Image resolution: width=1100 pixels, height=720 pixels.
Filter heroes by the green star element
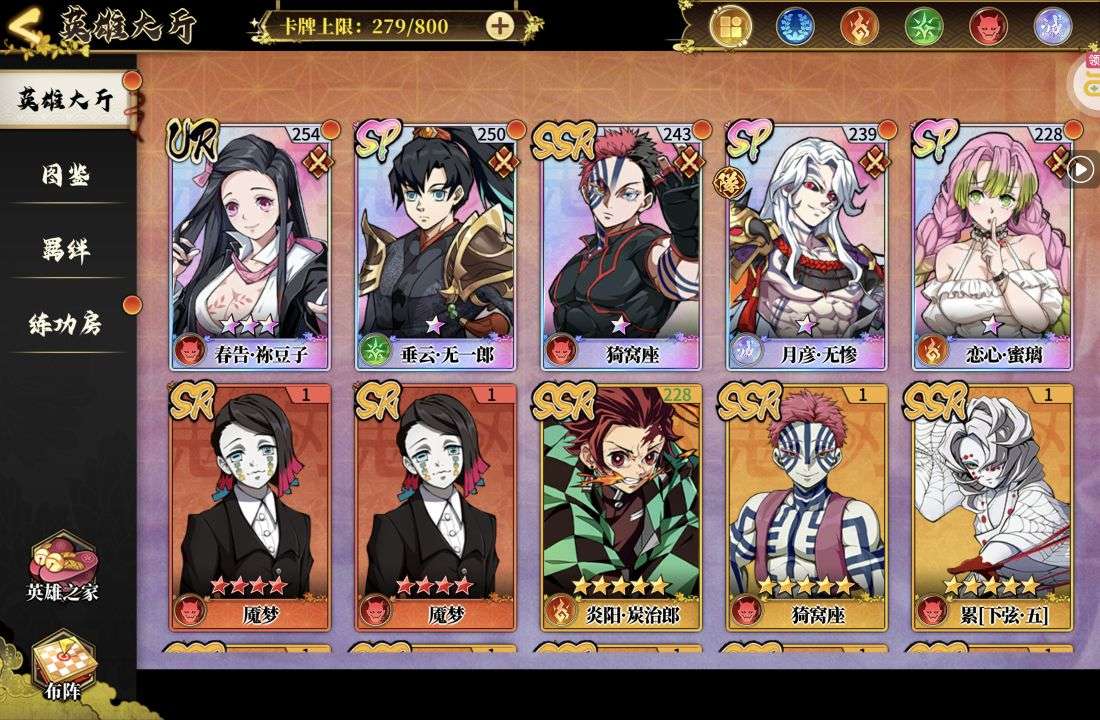[x=924, y=25]
